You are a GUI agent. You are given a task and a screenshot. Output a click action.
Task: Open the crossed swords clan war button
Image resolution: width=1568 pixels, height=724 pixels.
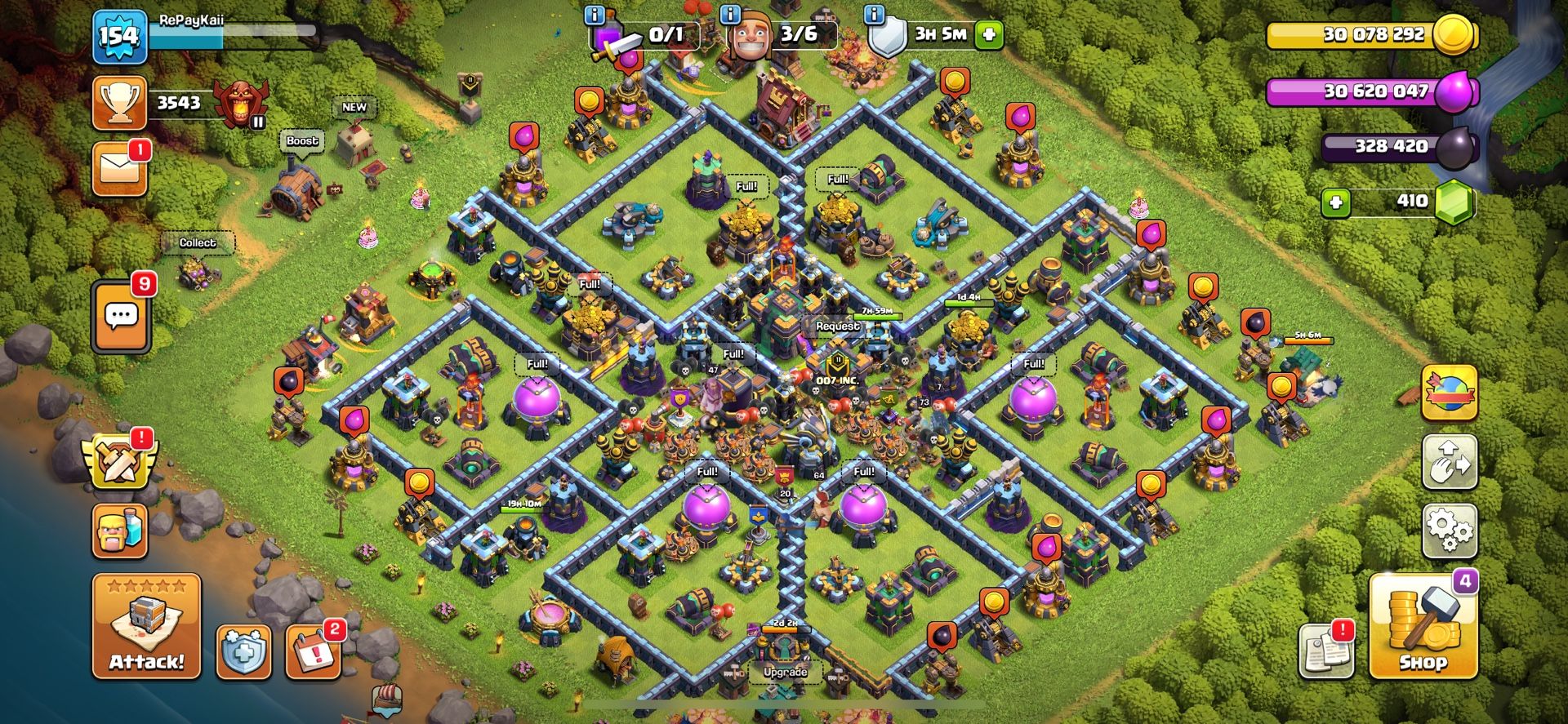click(119, 460)
